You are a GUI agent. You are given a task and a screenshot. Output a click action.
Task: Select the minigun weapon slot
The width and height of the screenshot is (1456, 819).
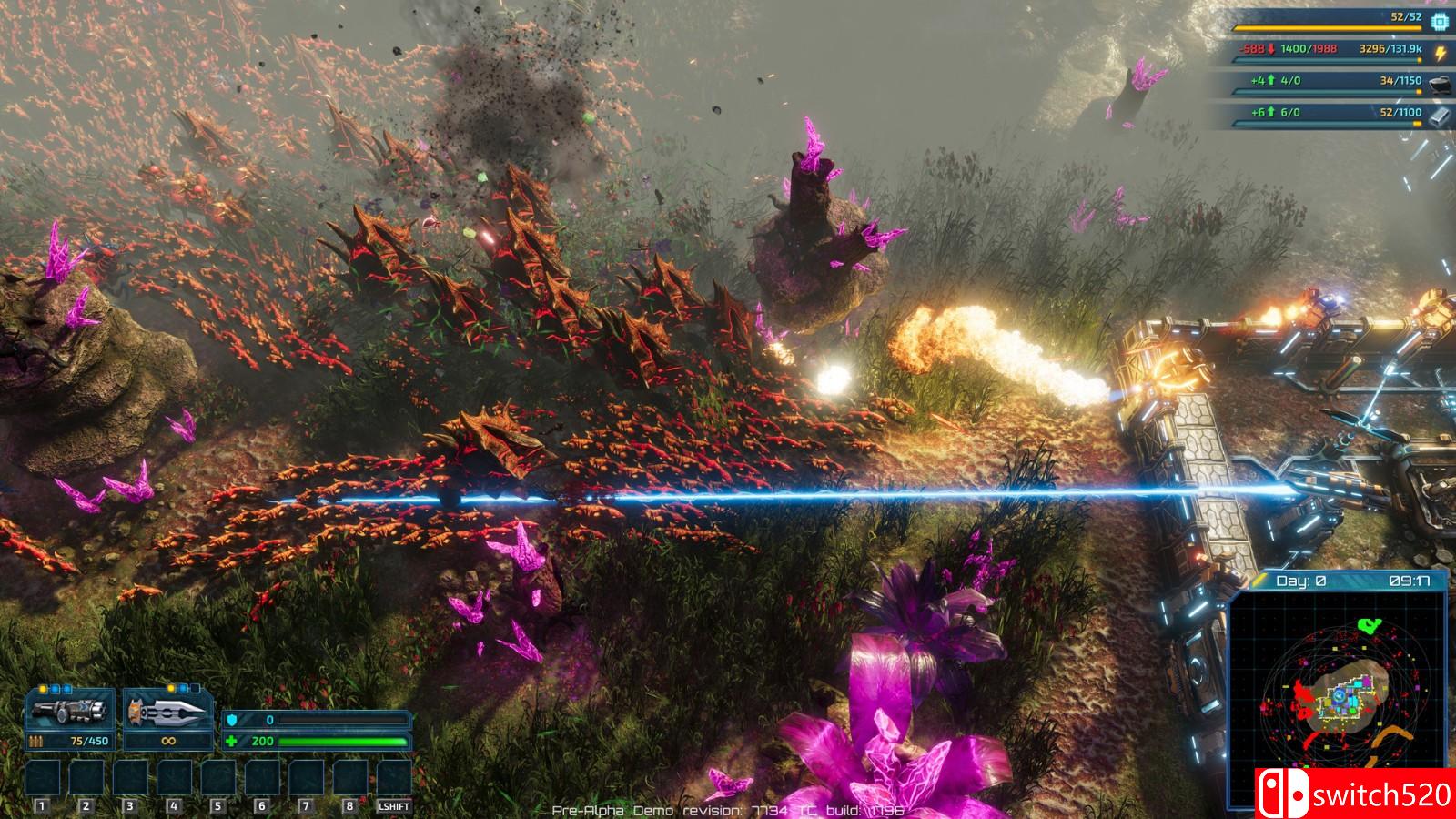[70, 713]
